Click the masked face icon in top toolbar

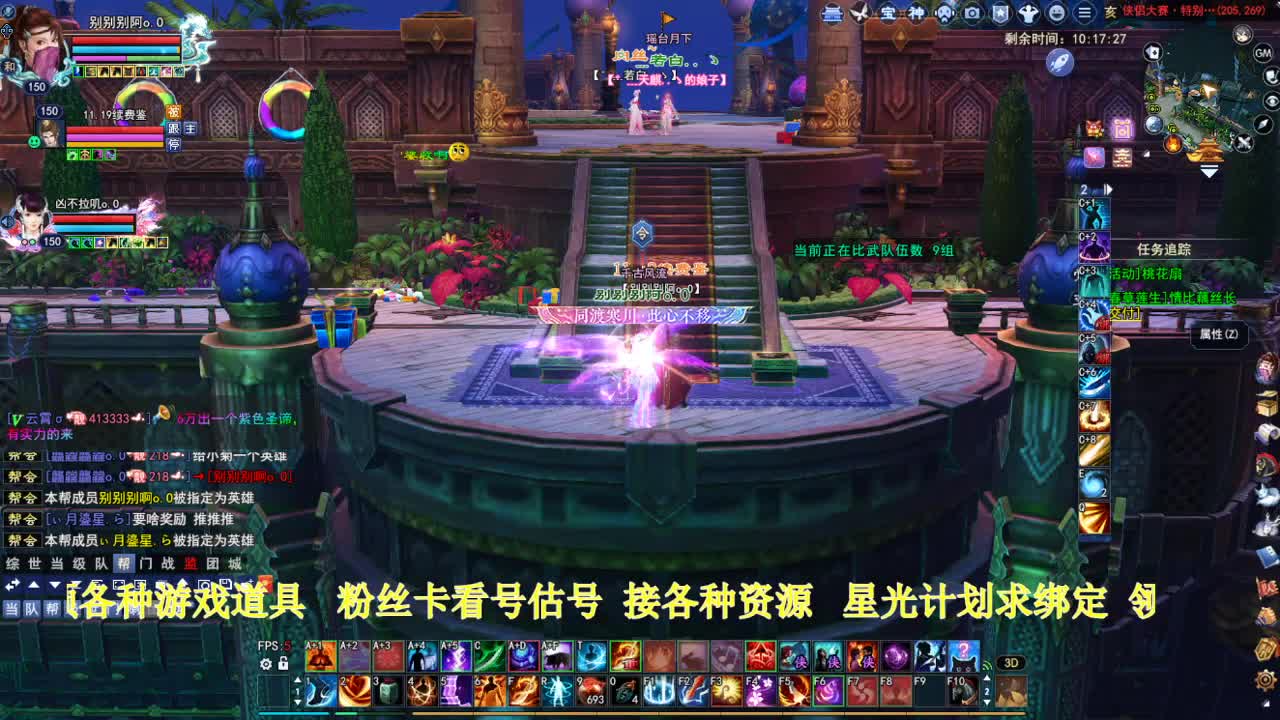(945, 13)
